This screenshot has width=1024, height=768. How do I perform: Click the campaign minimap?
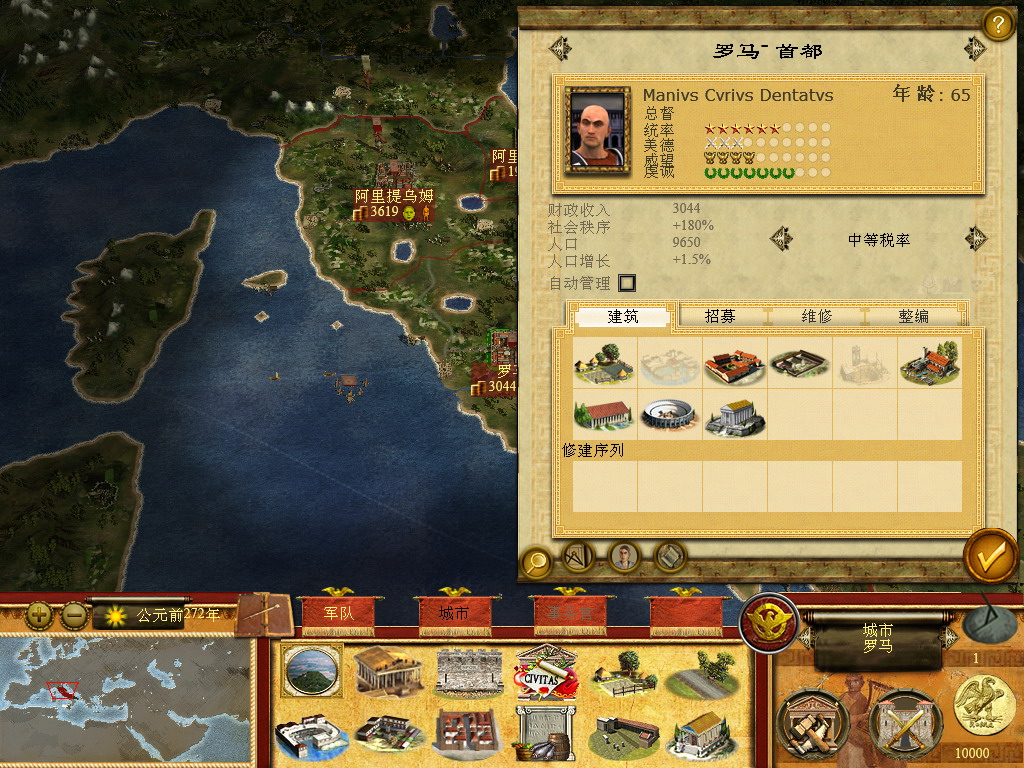click(x=125, y=700)
